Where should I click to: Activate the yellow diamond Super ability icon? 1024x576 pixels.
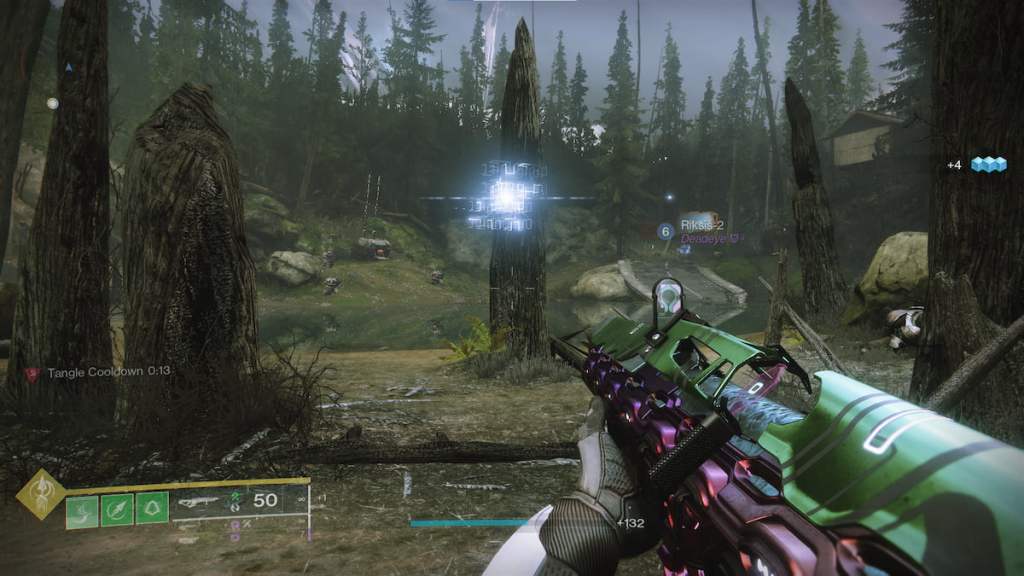(x=40, y=494)
